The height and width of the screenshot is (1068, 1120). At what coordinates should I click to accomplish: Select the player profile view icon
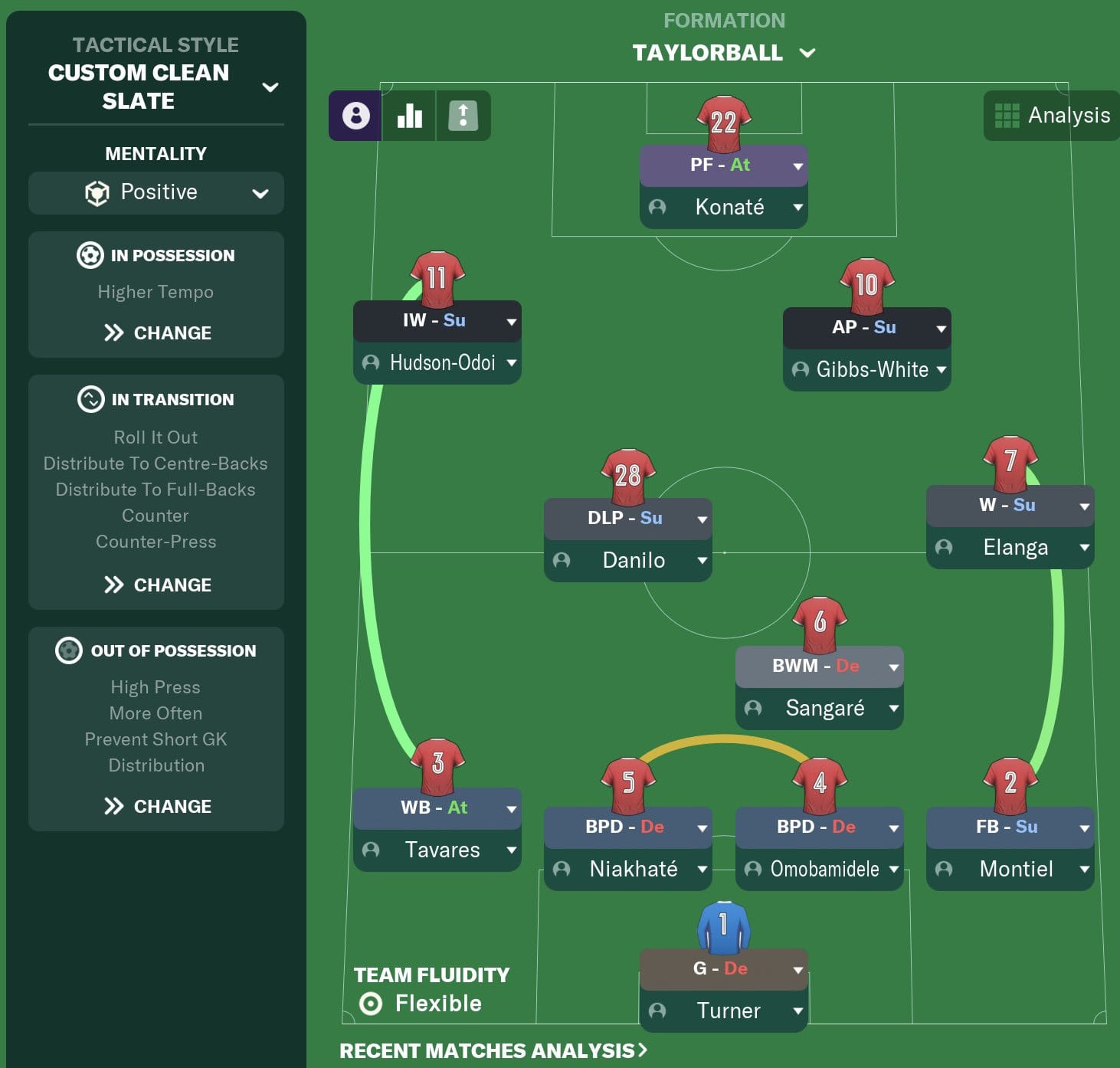click(355, 116)
